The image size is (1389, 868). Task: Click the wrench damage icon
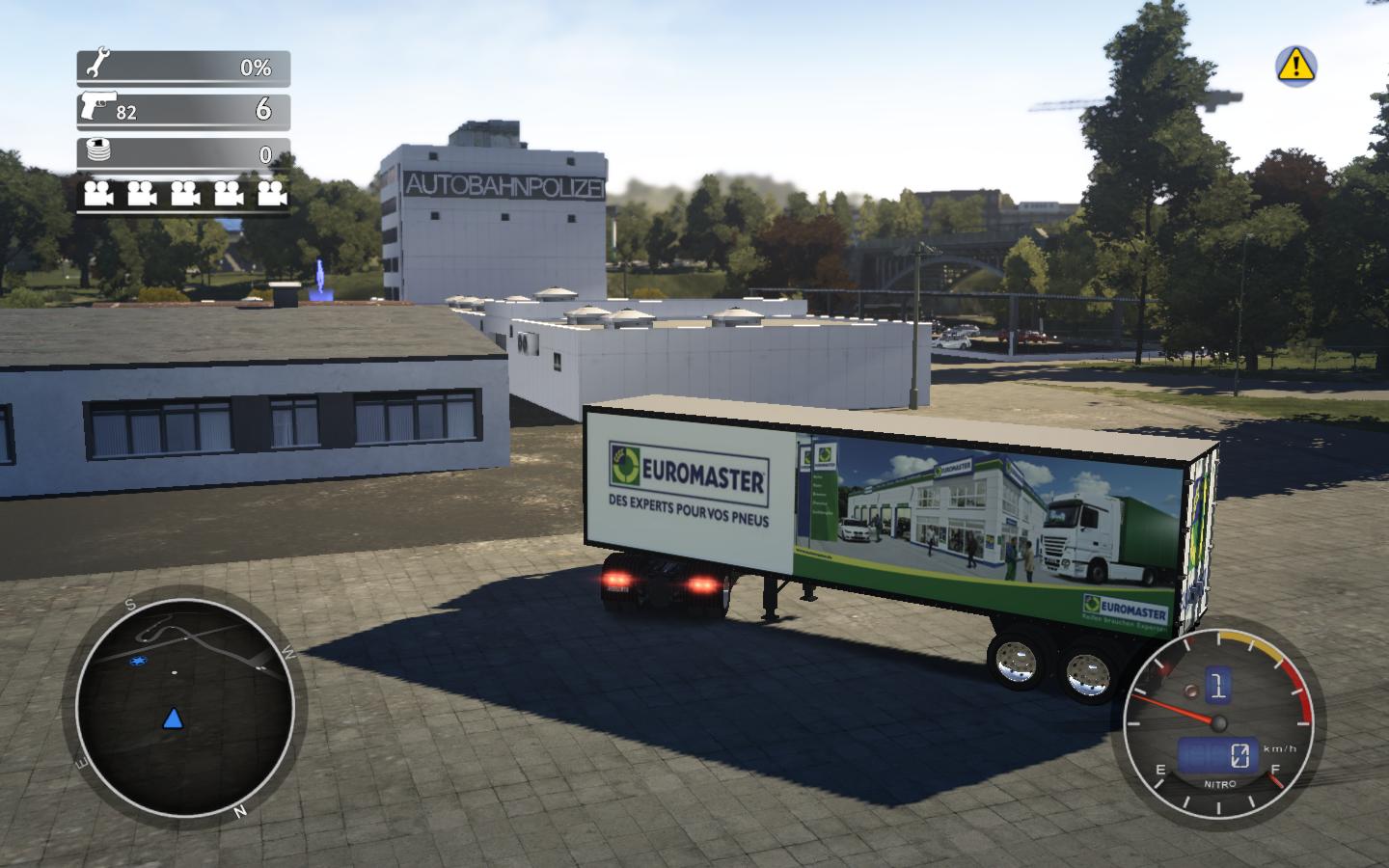pos(96,66)
